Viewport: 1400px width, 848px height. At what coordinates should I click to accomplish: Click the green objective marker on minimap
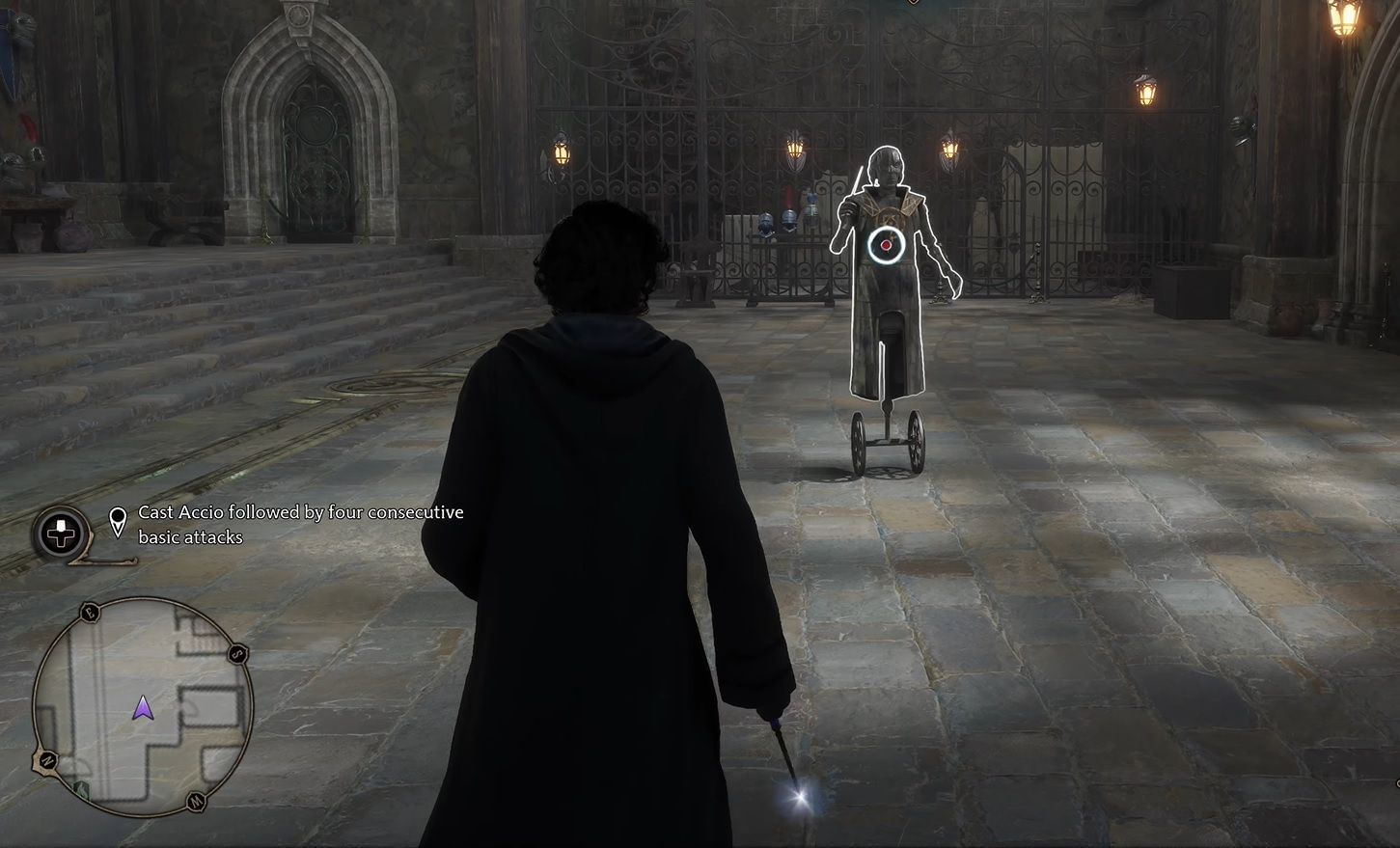click(x=83, y=788)
